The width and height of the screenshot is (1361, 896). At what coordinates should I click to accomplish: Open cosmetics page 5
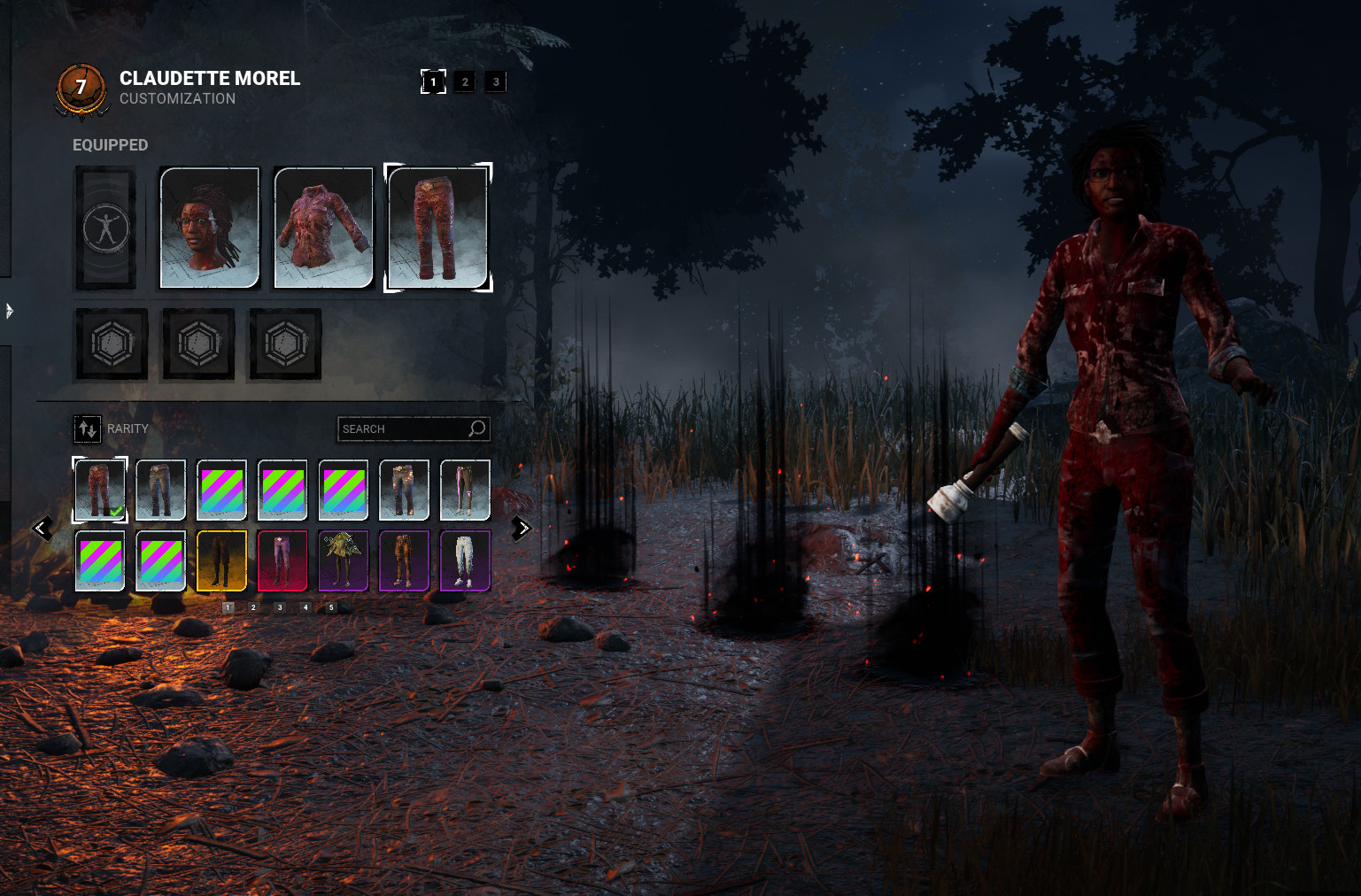coord(332,607)
